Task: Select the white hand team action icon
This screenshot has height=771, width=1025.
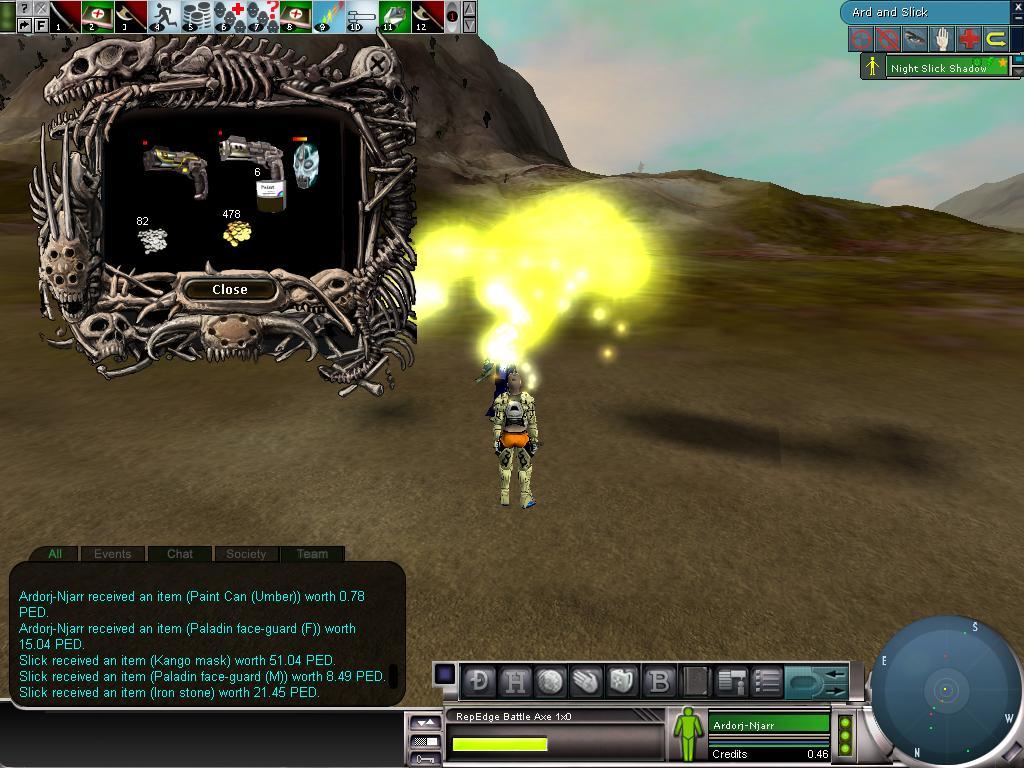Action: (942, 39)
